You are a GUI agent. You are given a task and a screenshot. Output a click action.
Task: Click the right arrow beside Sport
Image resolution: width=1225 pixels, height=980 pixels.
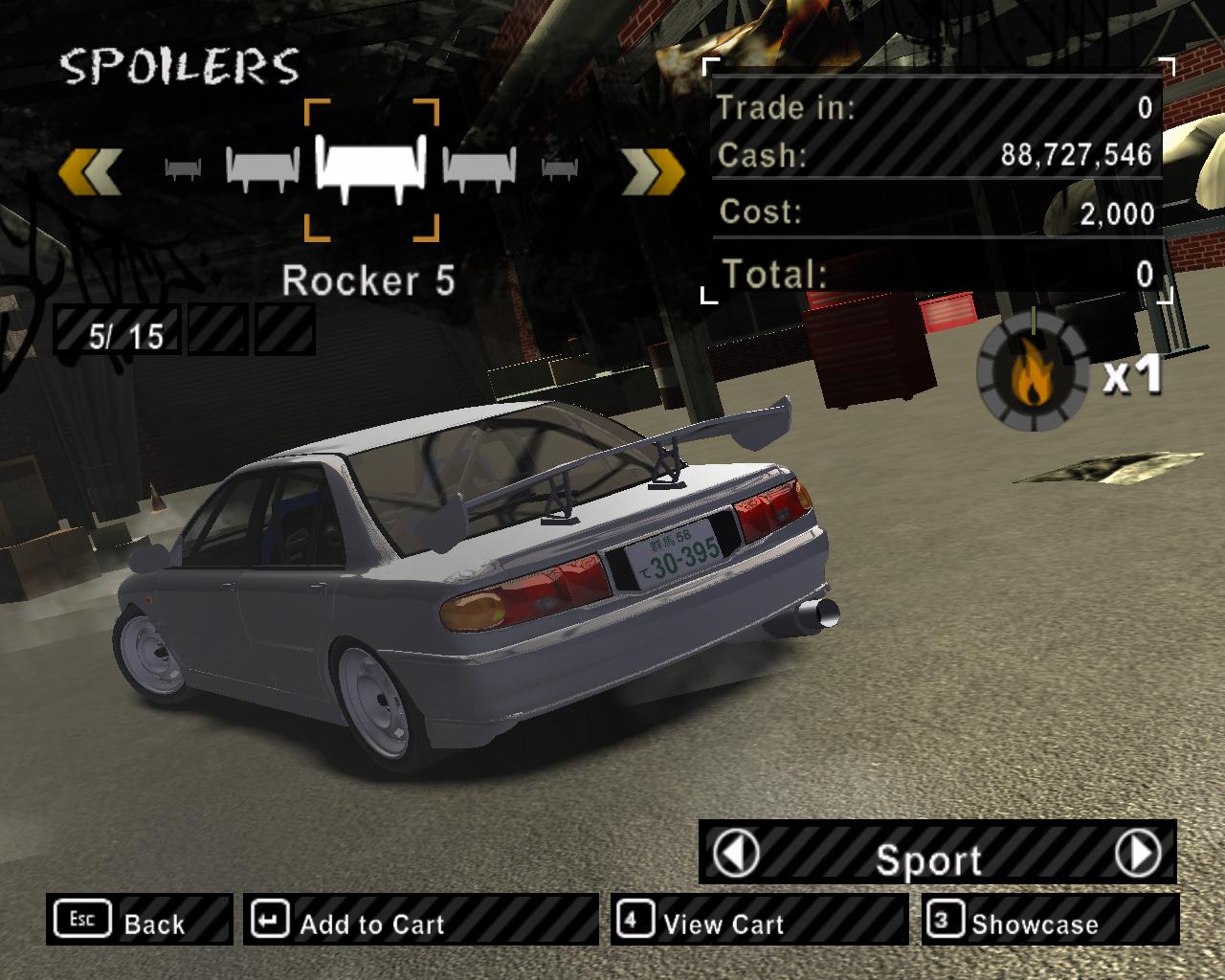point(1138,852)
